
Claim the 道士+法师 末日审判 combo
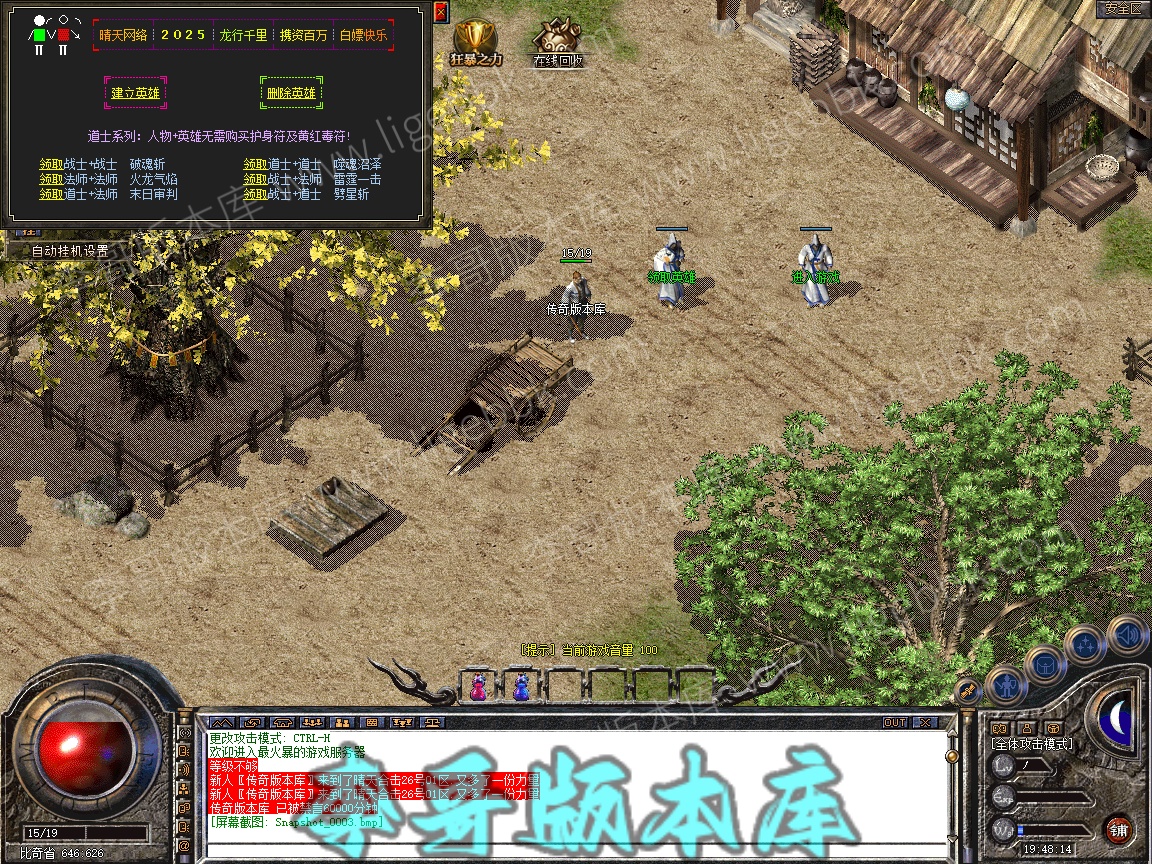click(x=51, y=194)
